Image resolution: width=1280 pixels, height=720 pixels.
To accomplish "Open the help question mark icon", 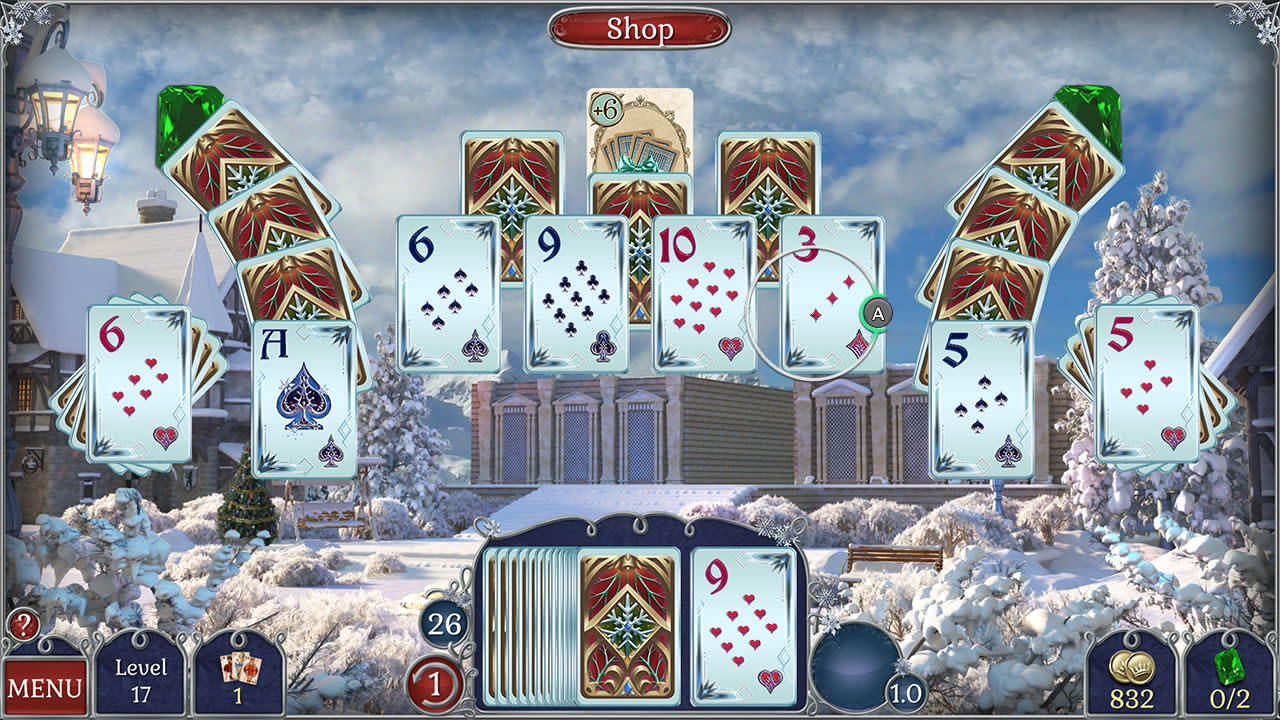I will click(22, 622).
